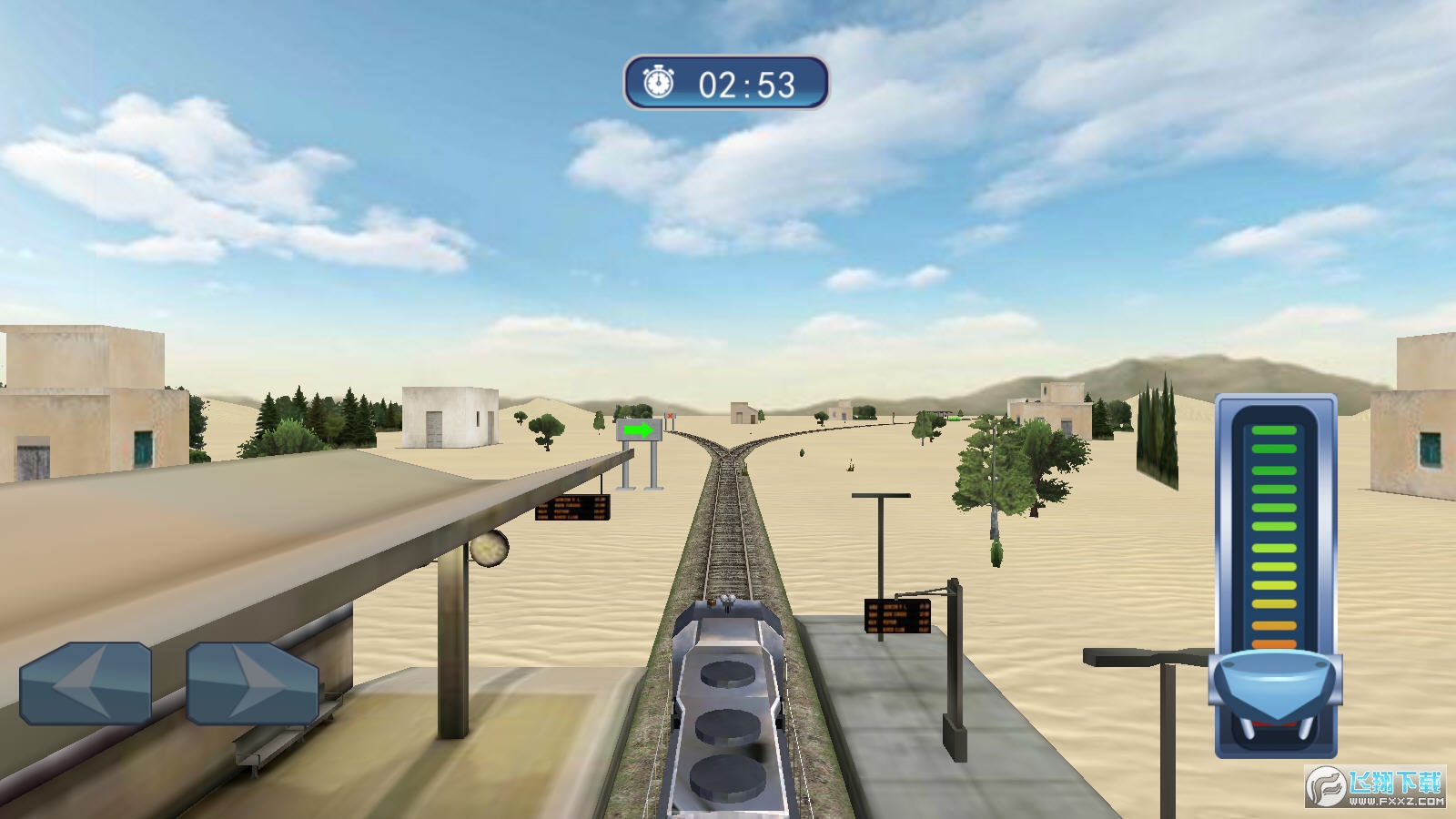Tap the right arrow steering button
This screenshot has height=819, width=1456.
pos(252,682)
